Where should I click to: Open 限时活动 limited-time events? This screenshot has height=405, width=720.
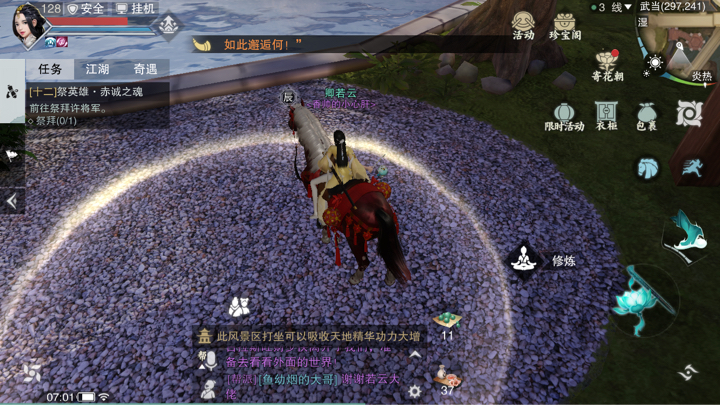pyautogui.click(x=564, y=115)
